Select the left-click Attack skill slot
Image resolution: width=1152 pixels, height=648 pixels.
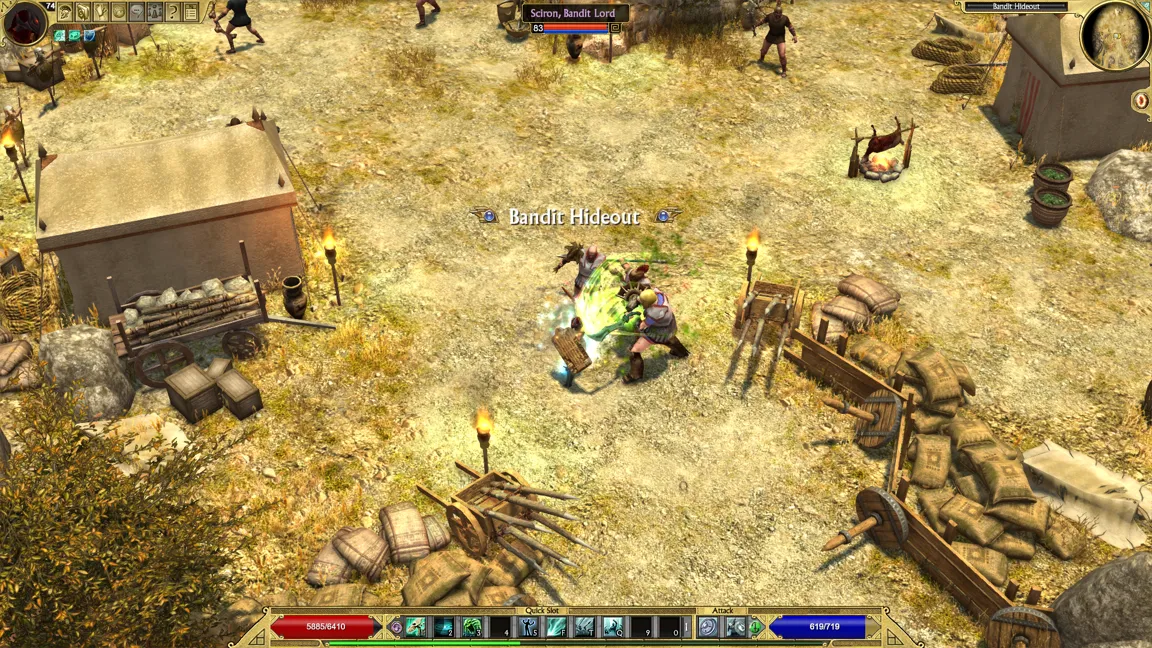coord(709,627)
